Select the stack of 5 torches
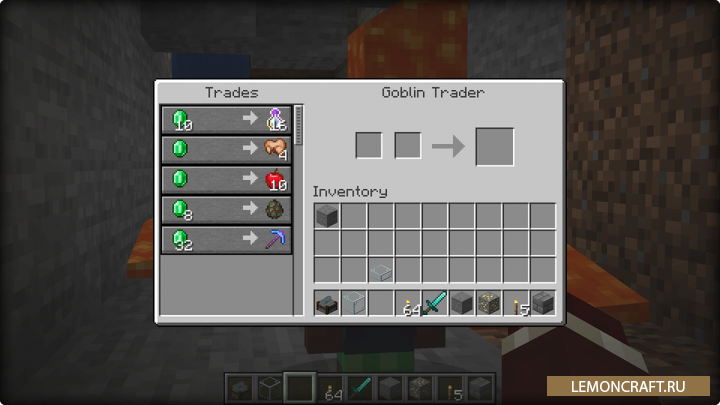720x405 pixels. point(516,303)
